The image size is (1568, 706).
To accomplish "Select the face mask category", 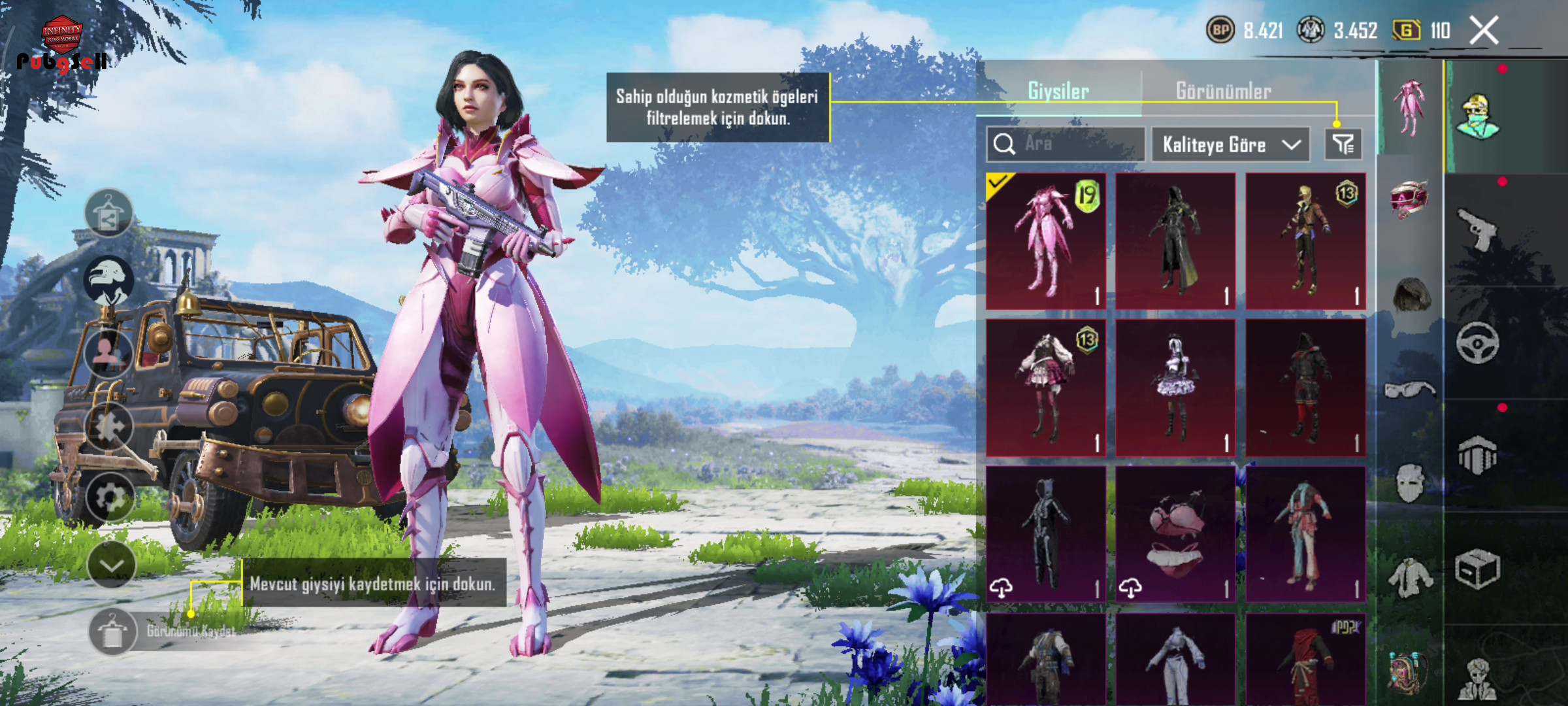I will 1410,483.
